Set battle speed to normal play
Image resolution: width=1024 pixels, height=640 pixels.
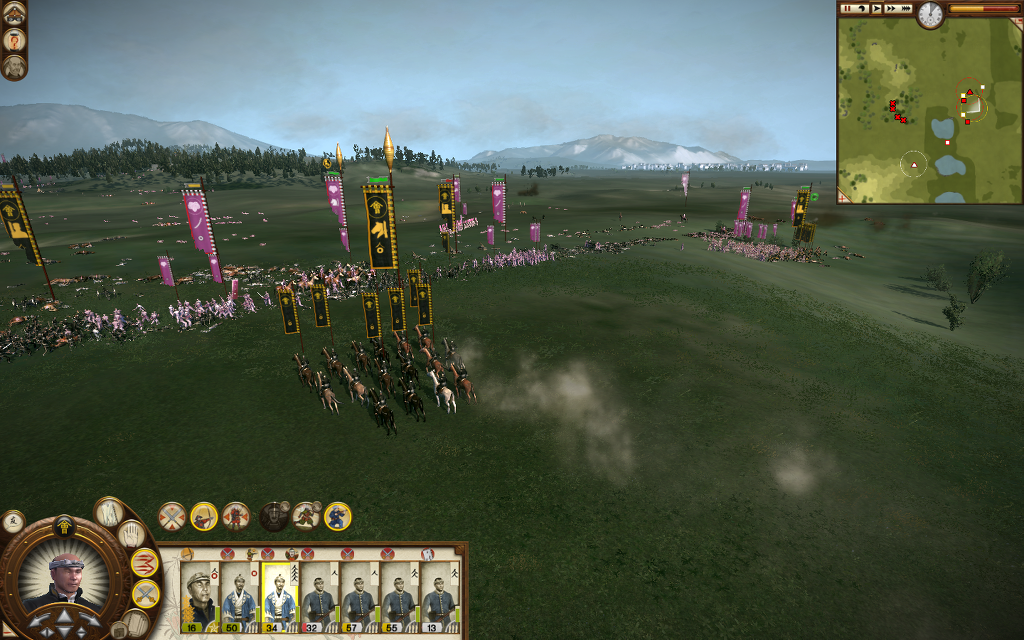876,9
